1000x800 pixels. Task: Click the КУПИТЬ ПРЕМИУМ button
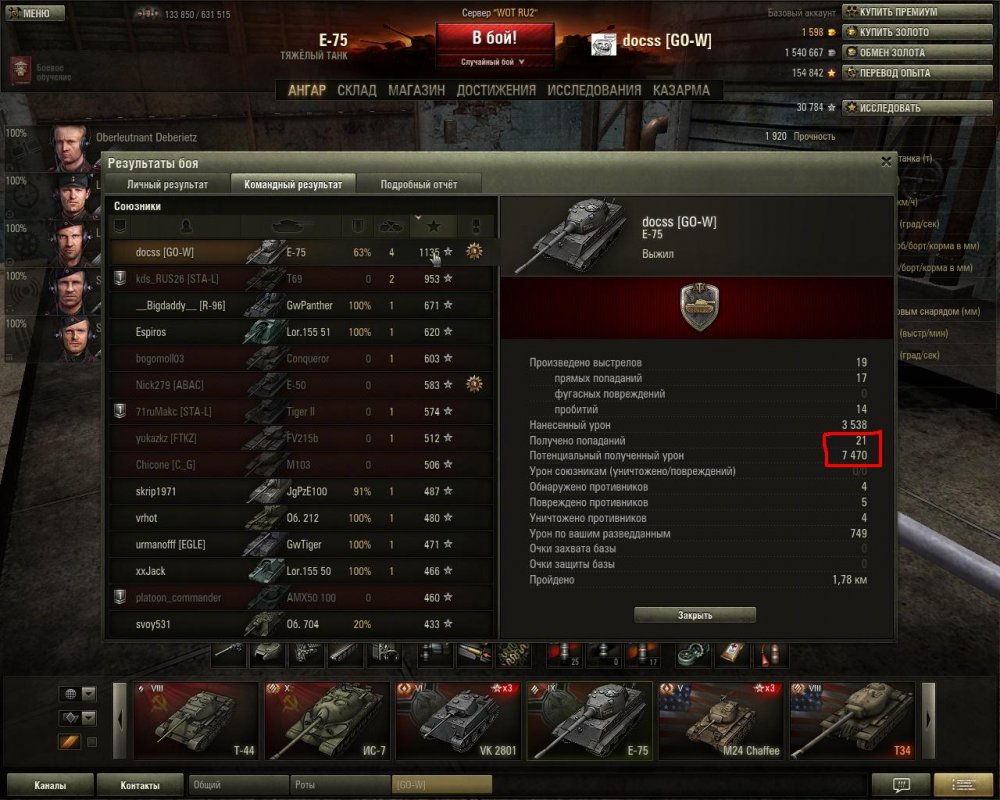(896, 12)
